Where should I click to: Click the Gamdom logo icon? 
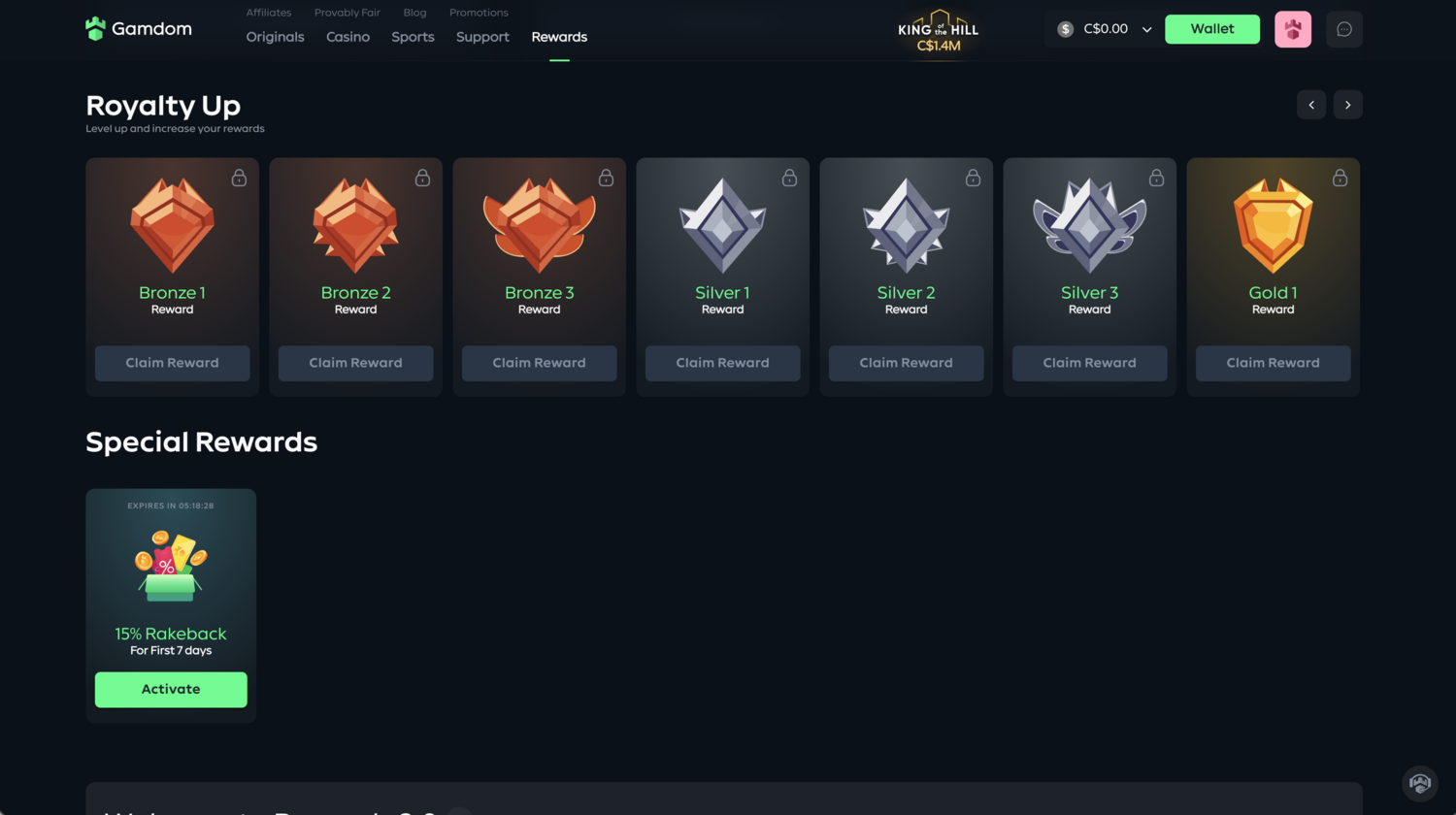95,28
